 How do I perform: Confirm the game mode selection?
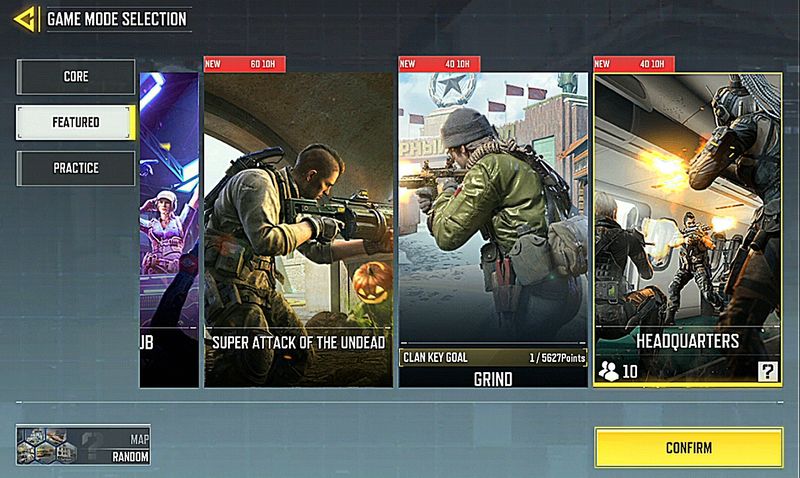pos(688,447)
